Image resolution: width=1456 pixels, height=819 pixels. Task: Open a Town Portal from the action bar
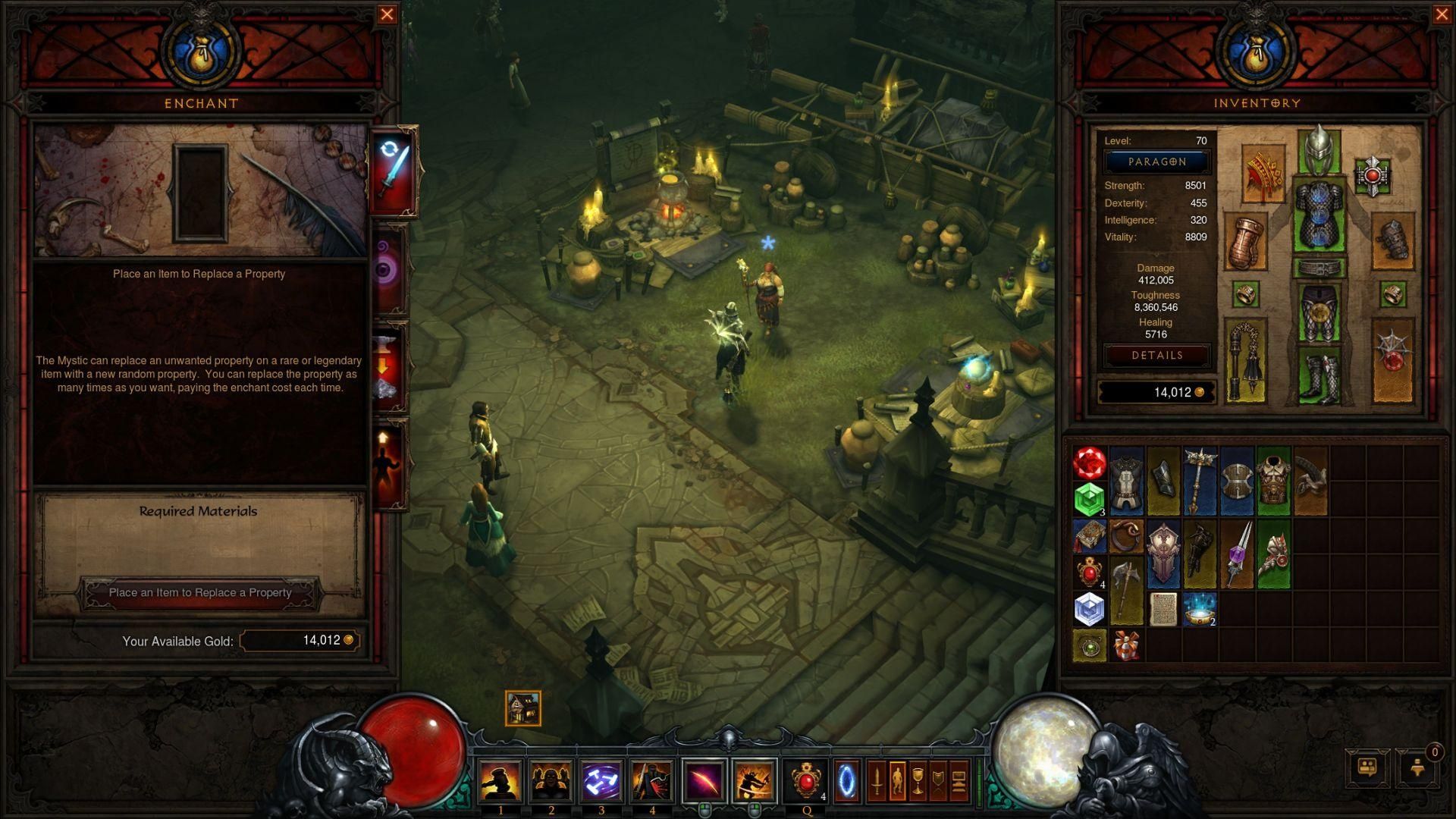848,780
